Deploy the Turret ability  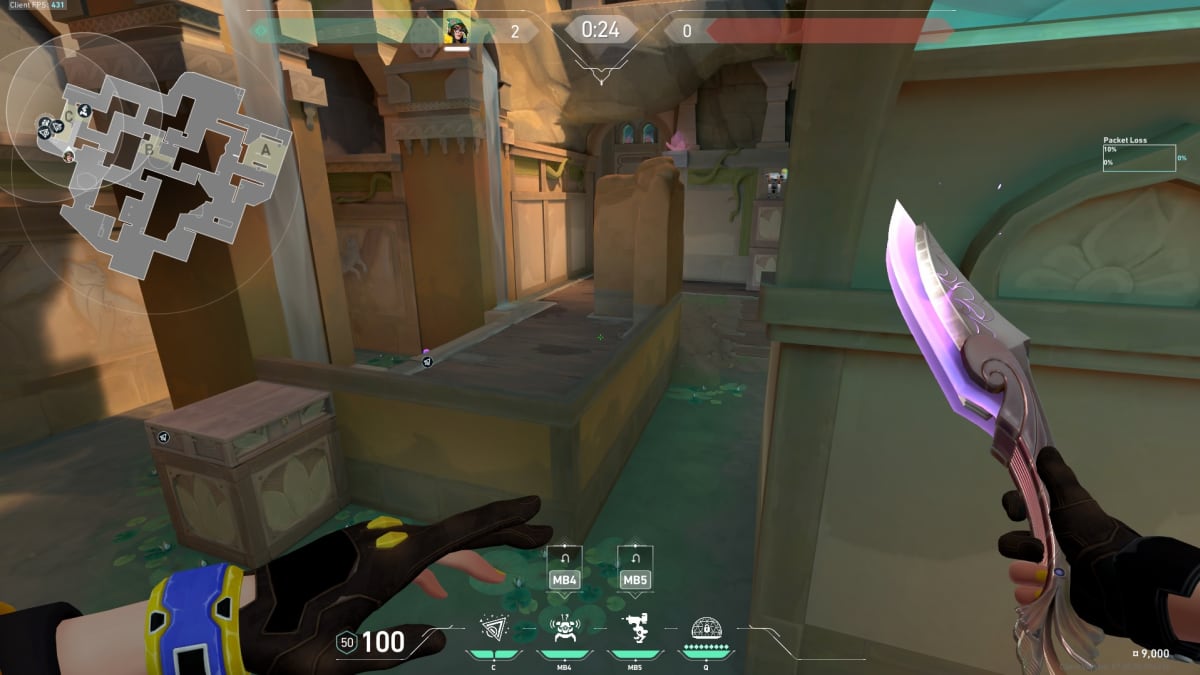point(634,629)
